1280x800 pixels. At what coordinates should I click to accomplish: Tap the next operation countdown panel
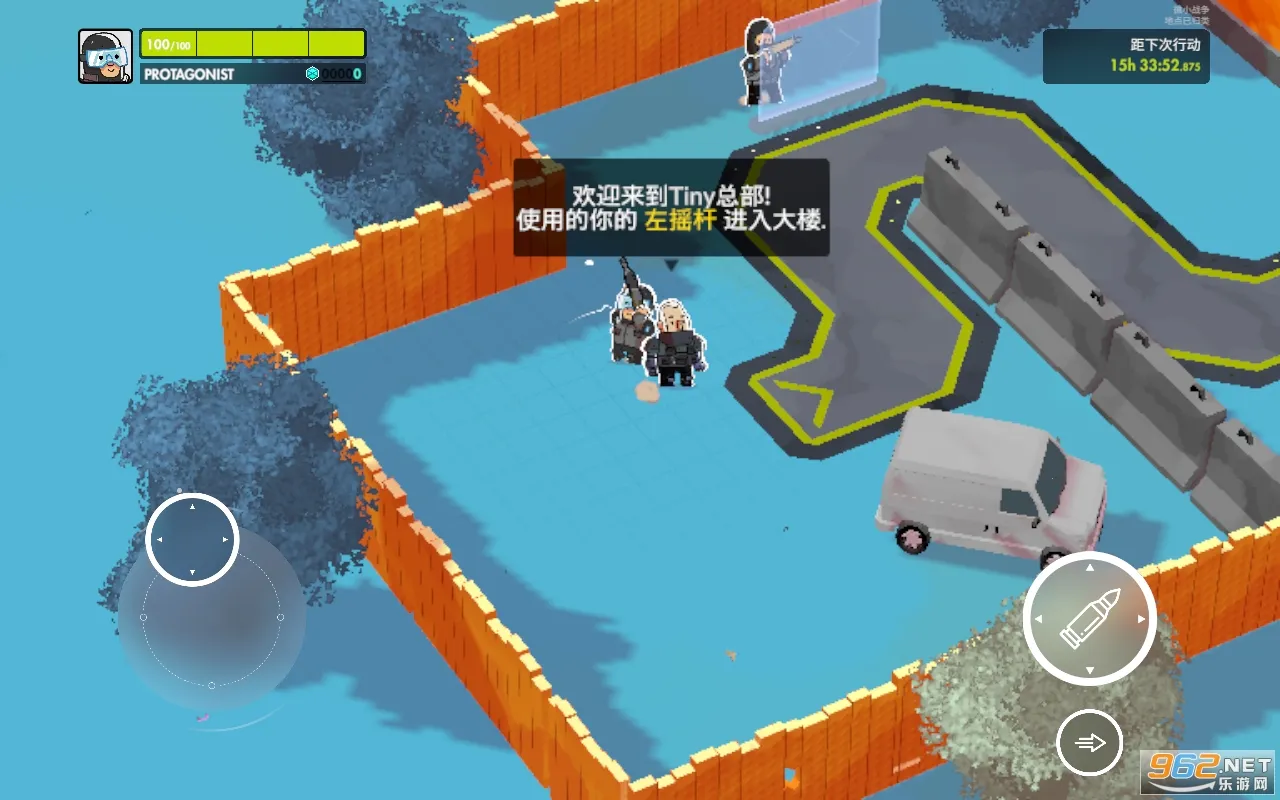click(1125, 56)
